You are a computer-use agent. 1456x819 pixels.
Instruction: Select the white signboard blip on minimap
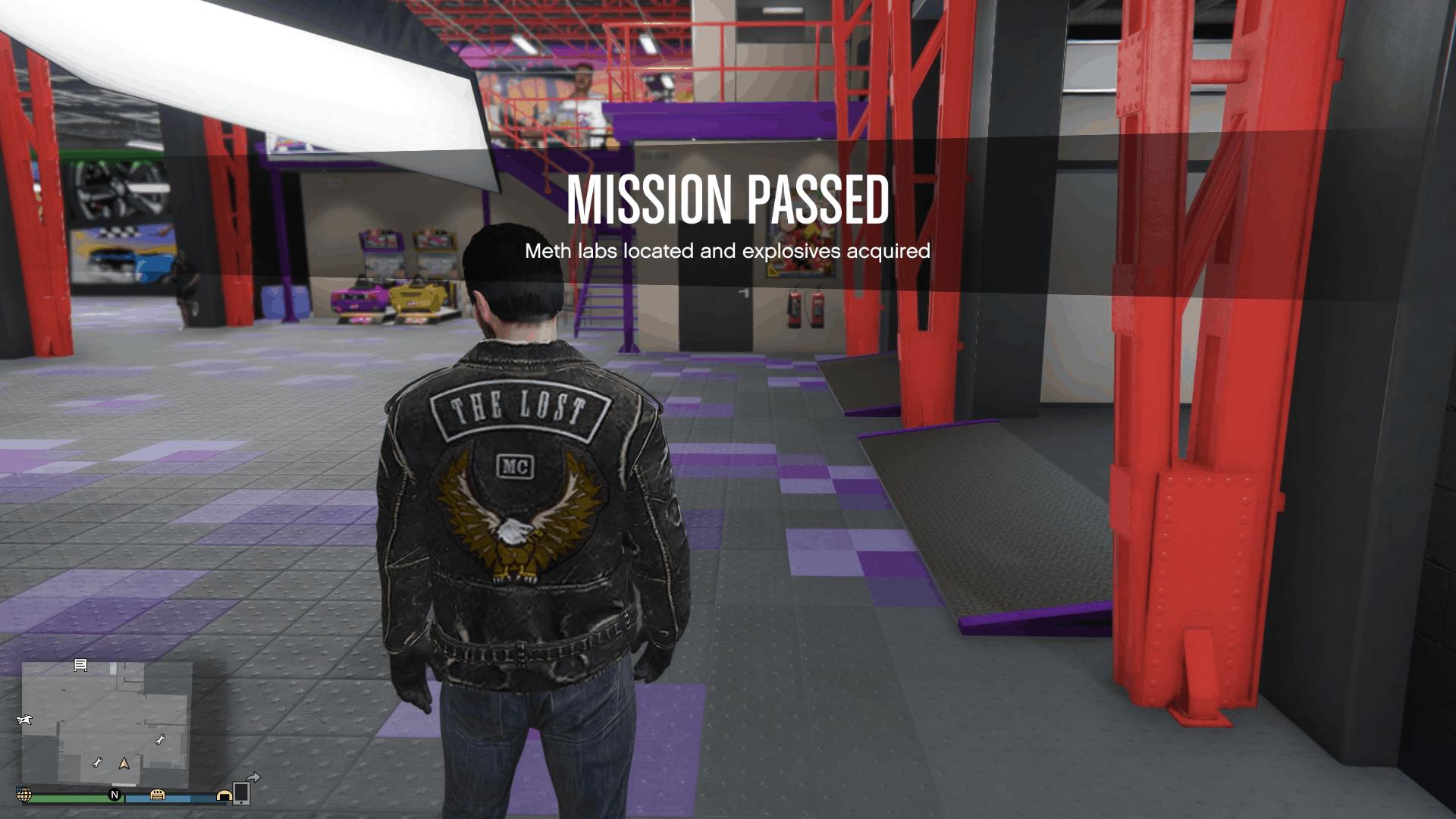point(80,665)
